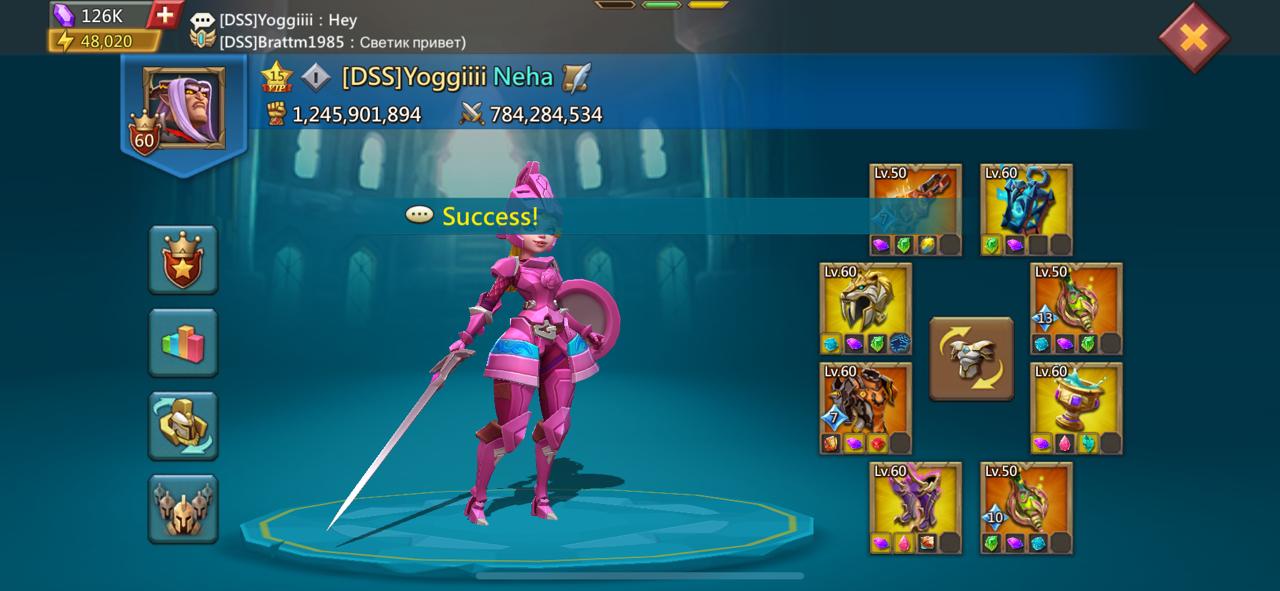Choose the Lv.60 purple boots slot
Viewport: 1280px width, 591px height.
point(915,507)
